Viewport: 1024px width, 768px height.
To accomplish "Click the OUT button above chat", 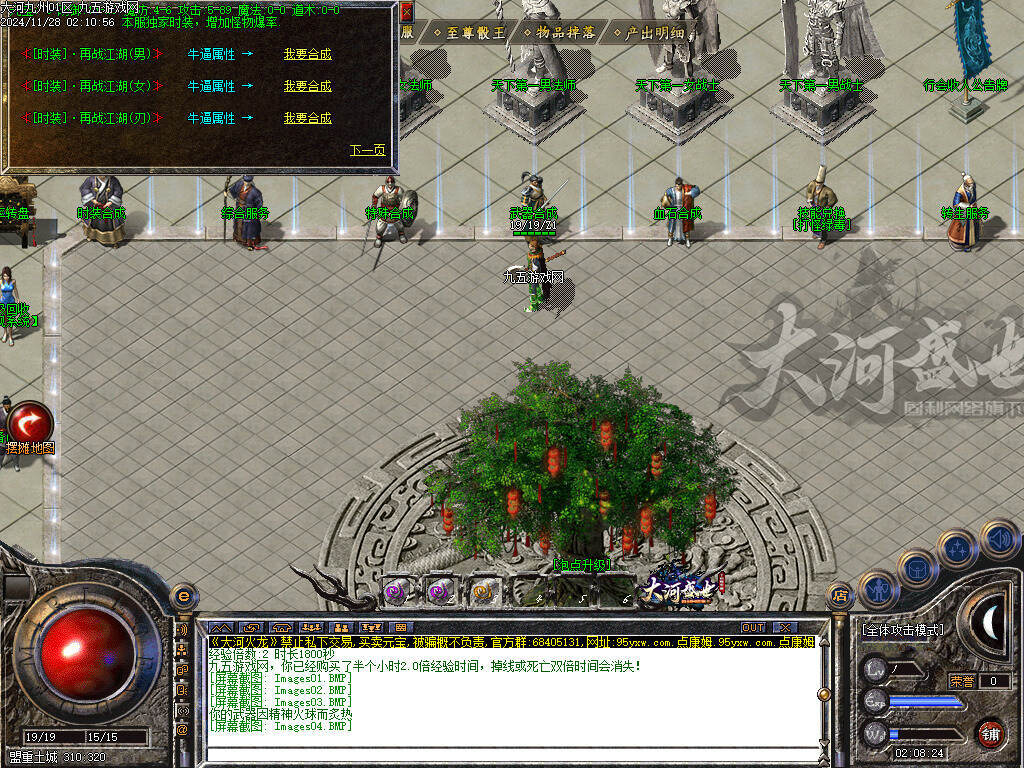I will click(x=752, y=627).
